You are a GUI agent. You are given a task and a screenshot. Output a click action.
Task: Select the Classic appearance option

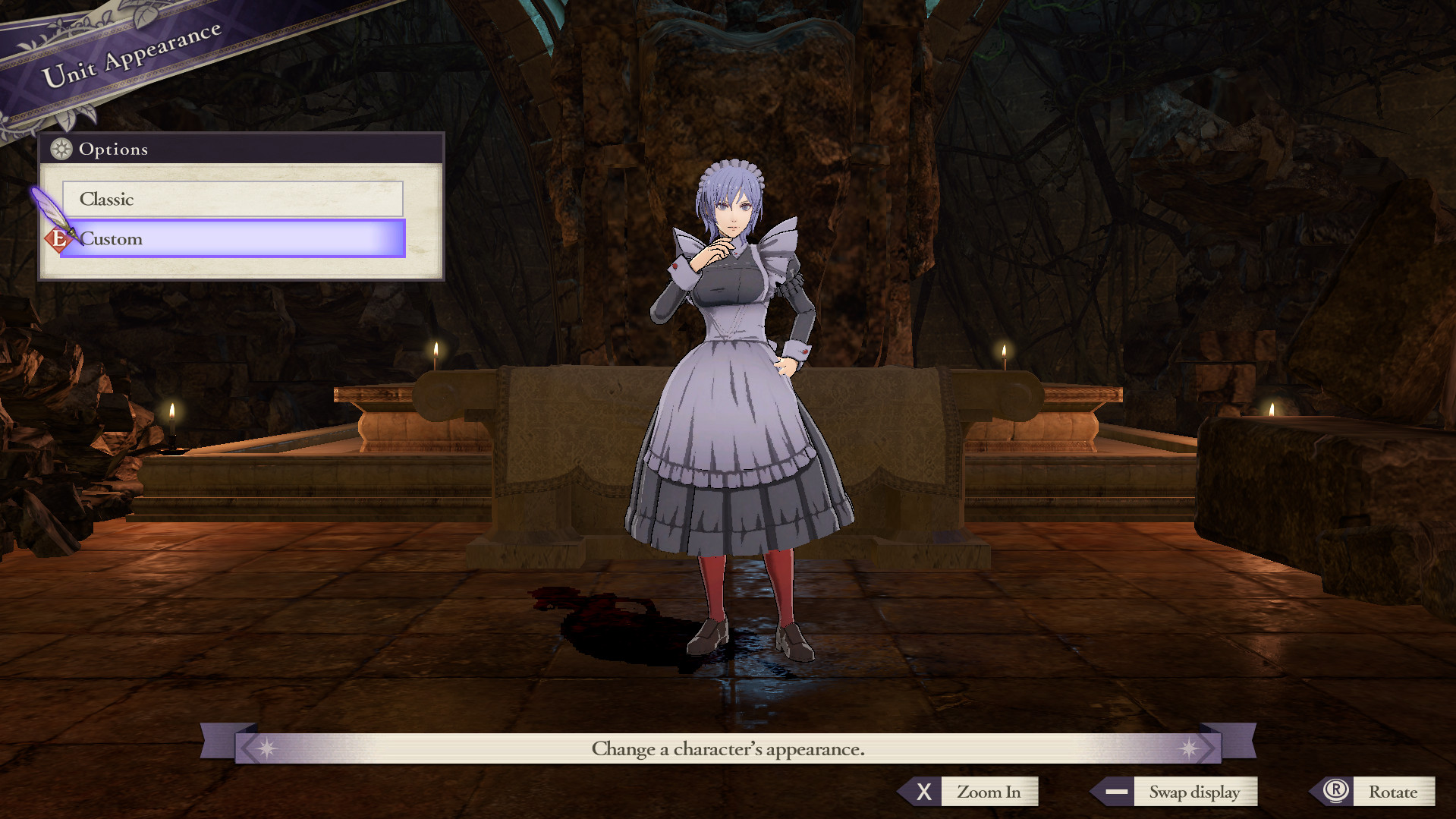[x=231, y=199]
